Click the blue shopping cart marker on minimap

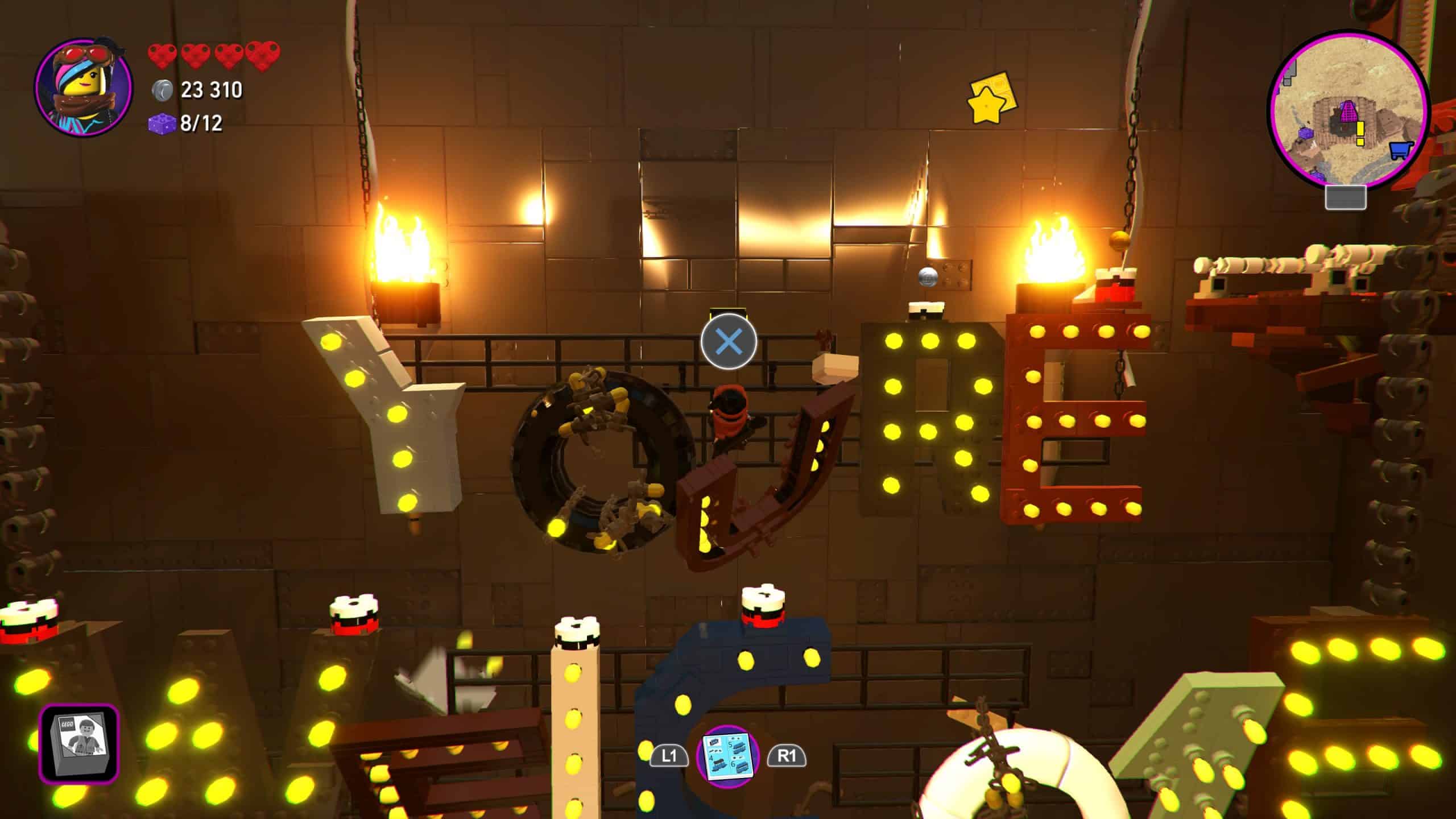coord(1401,151)
